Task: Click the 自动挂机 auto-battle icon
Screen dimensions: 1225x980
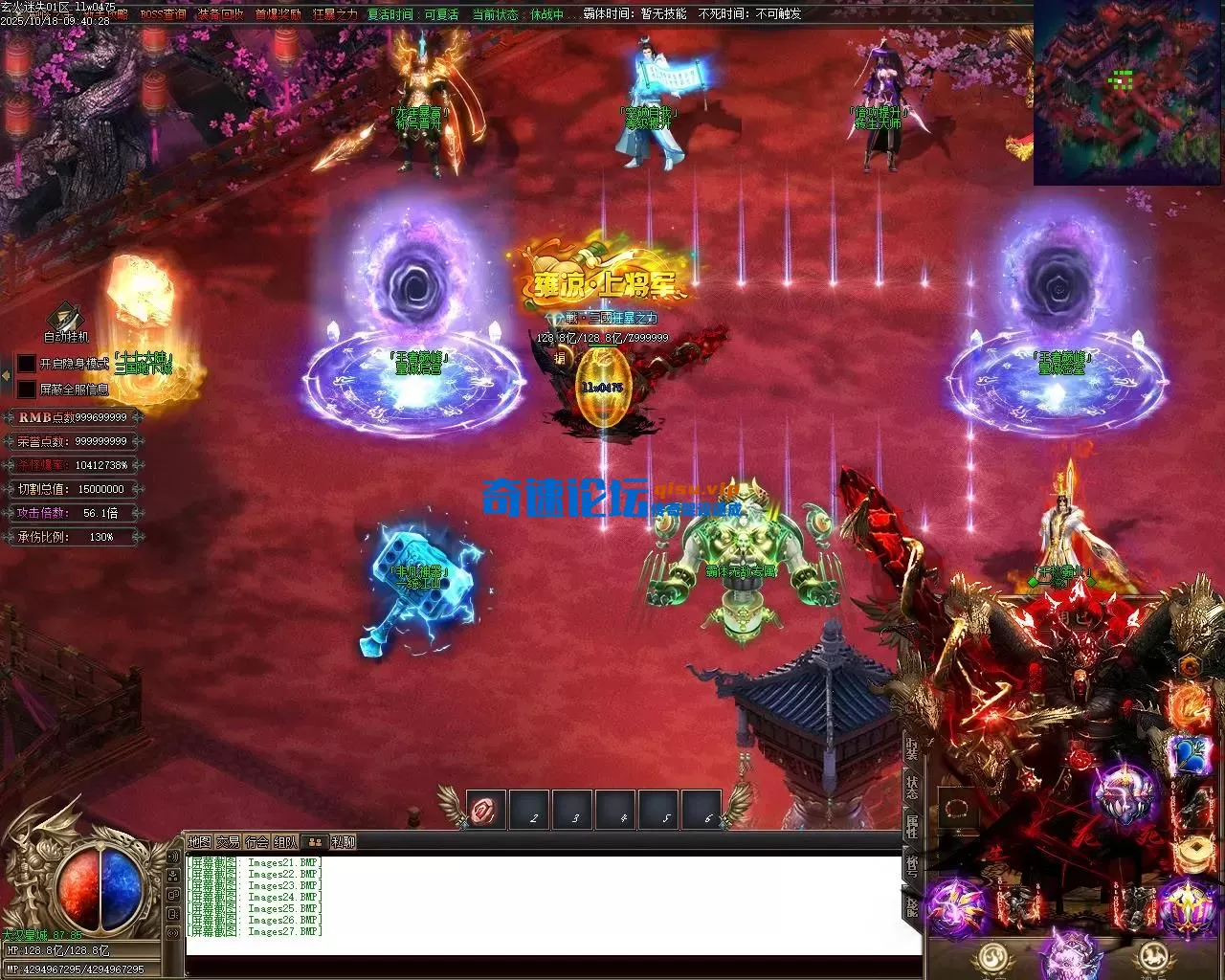Action: pos(66,320)
